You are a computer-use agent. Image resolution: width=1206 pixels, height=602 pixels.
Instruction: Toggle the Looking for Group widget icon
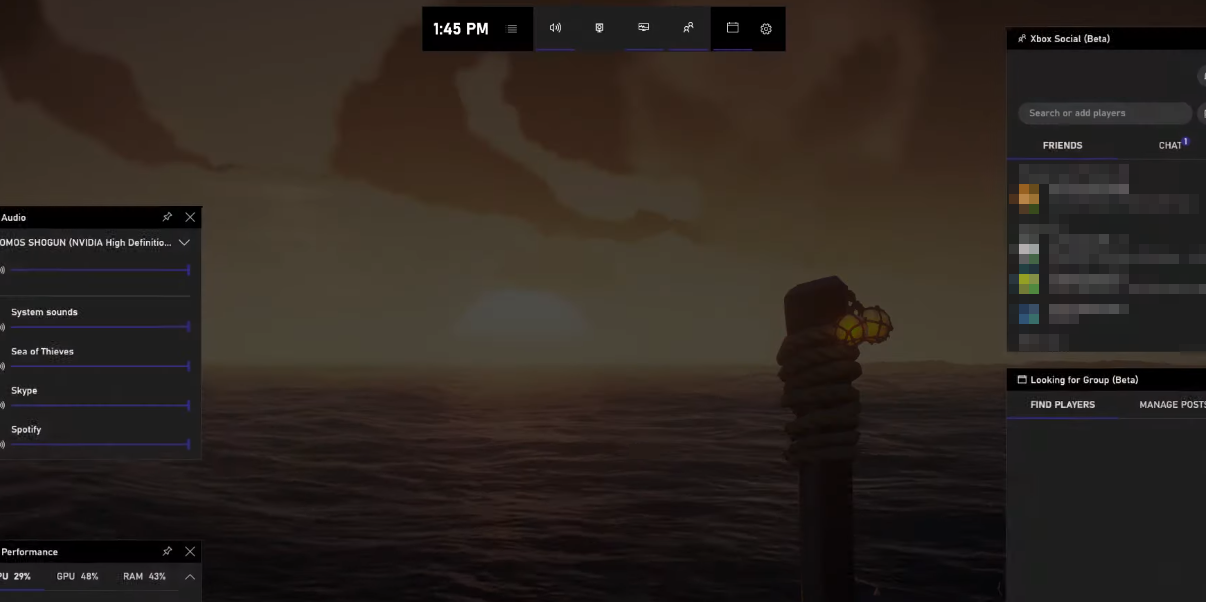pos(732,28)
